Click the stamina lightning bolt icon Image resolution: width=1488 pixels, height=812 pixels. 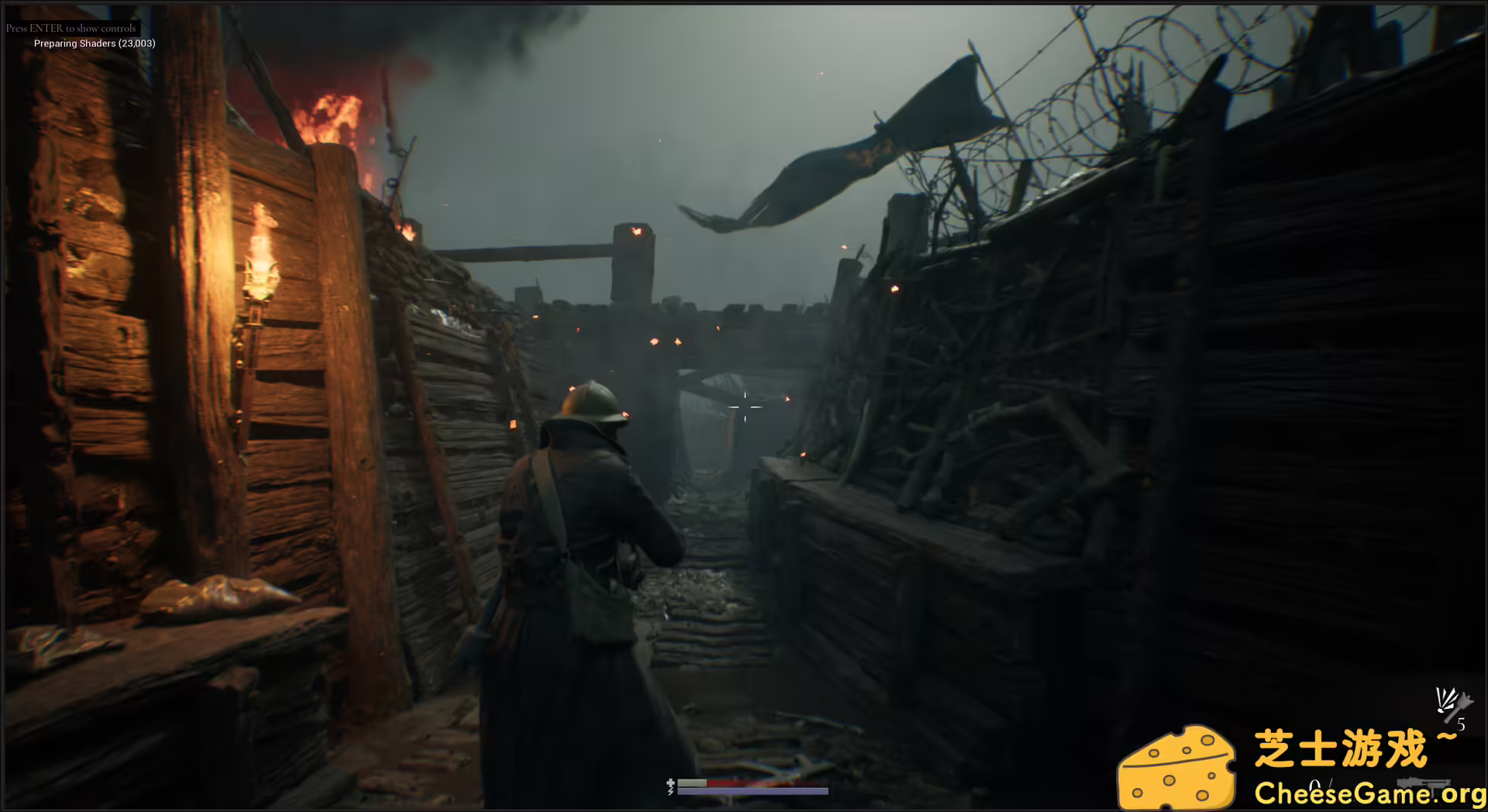point(670,791)
